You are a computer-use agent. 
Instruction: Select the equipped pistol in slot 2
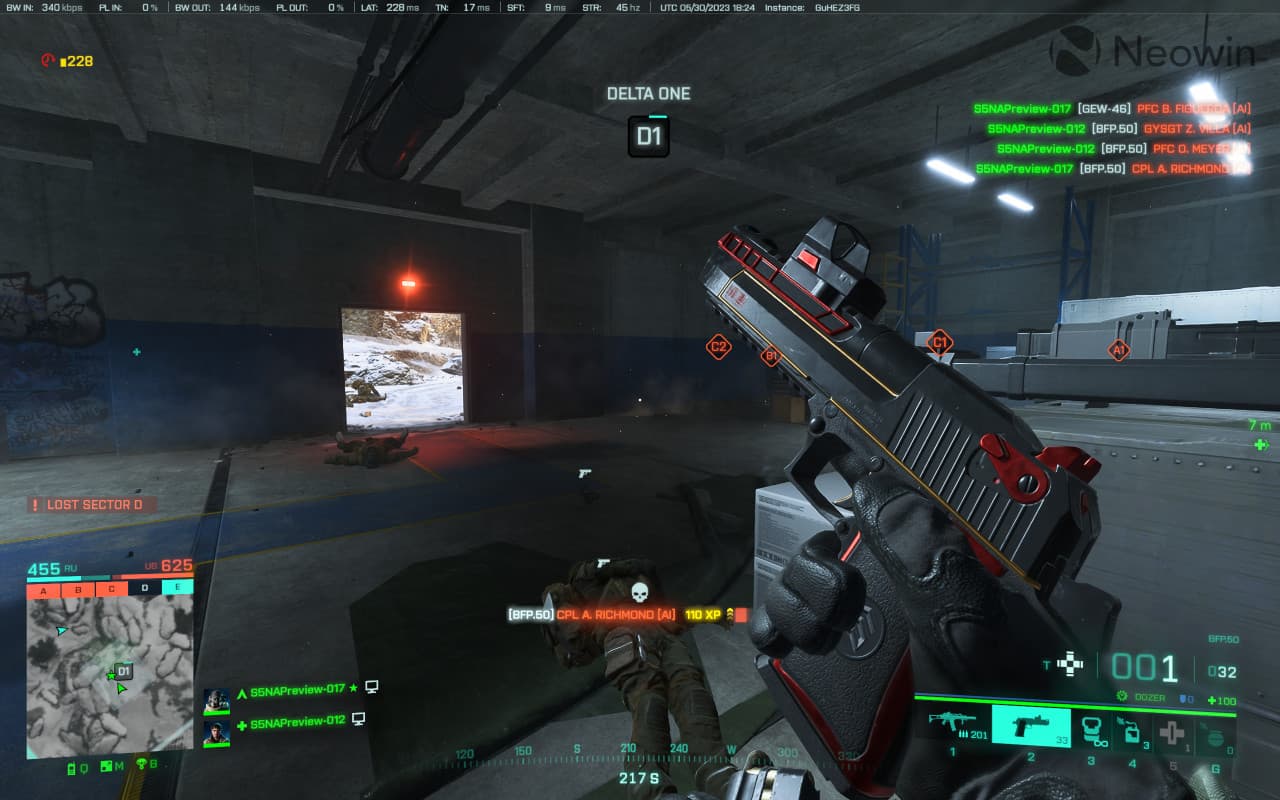tap(1032, 728)
